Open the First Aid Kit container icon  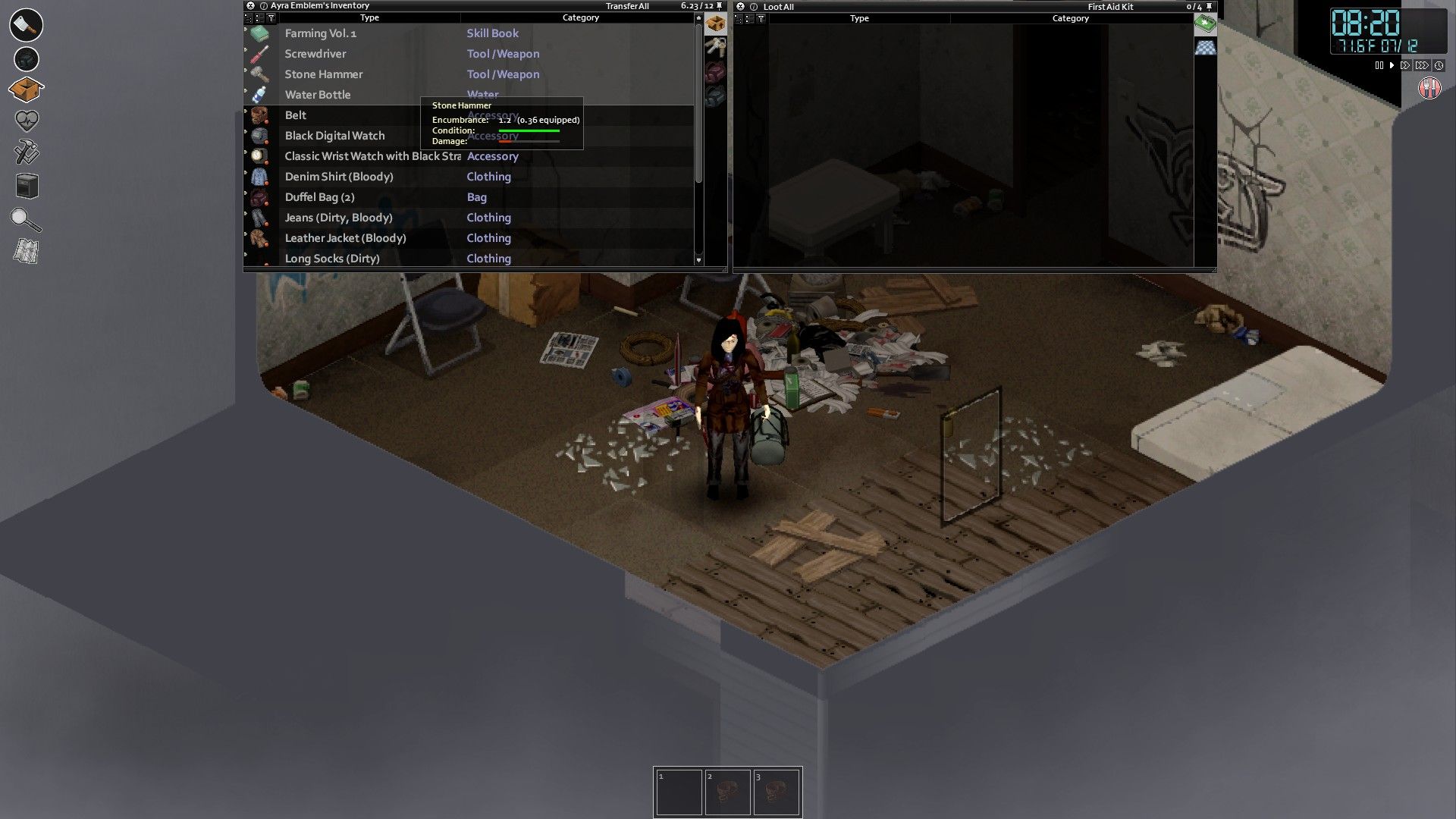[1206, 24]
